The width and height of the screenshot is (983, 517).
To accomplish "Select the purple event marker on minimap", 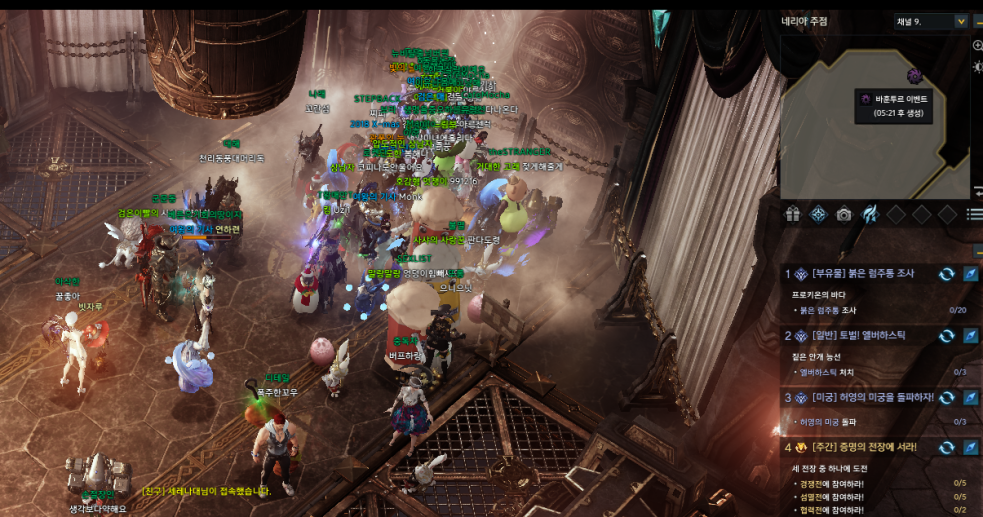I will (x=914, y=76).
